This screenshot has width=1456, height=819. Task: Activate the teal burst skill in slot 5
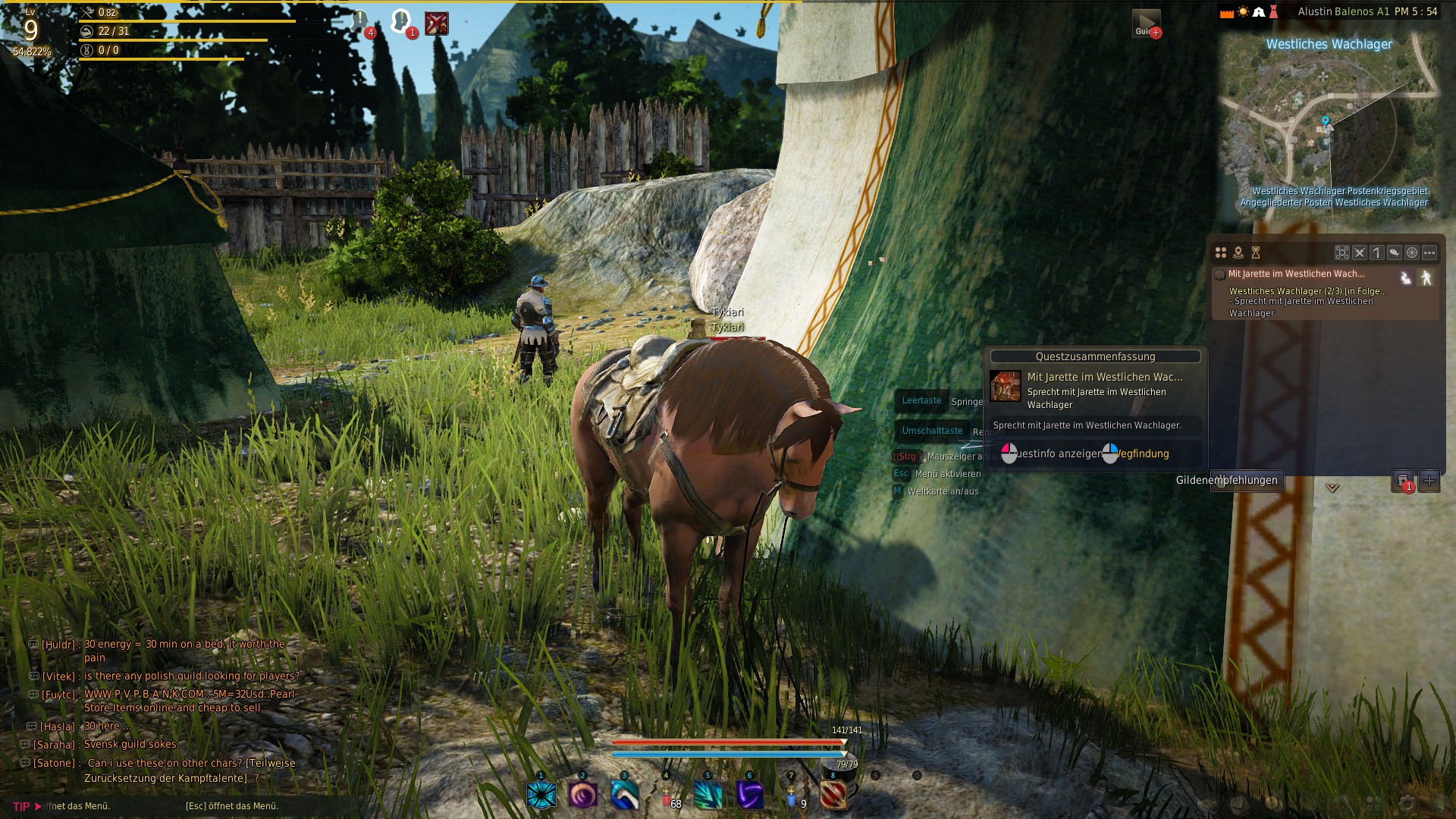(x=708, y=795)
